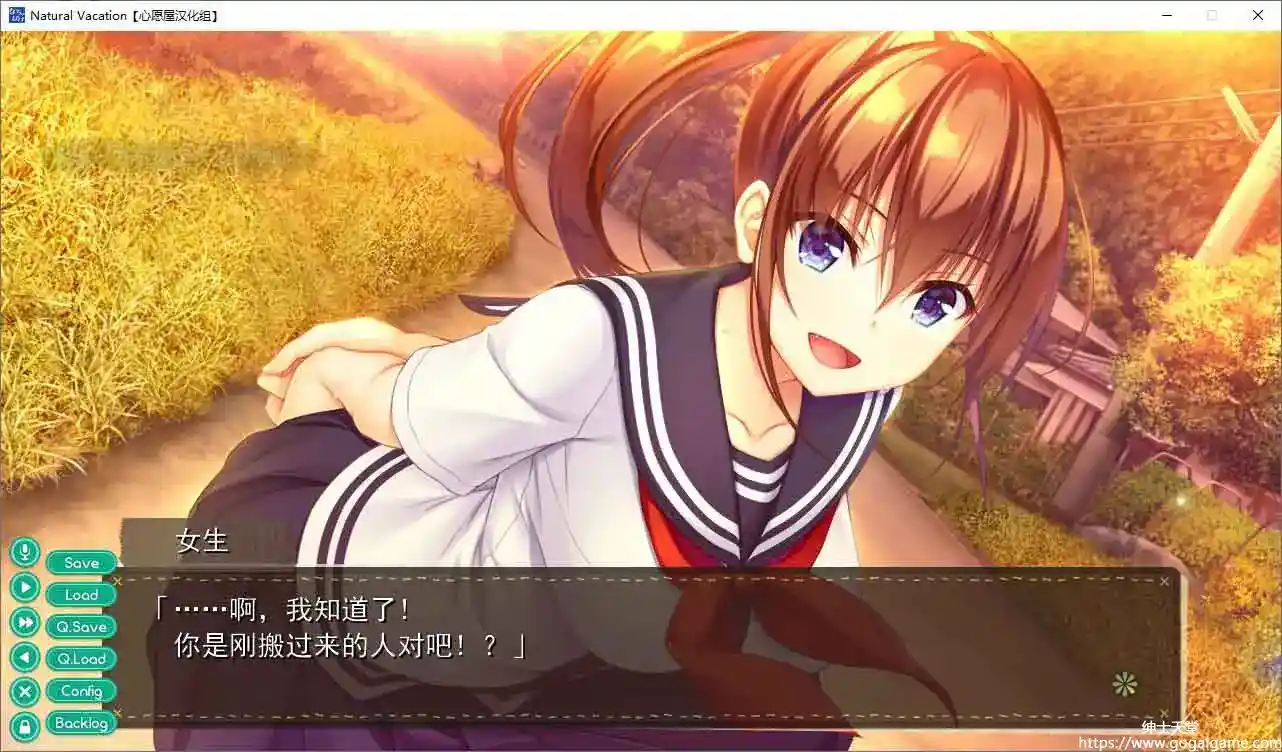The image size is (1282, 752).
Task: Toggle the textbox via its top-right x mark
Action: [1164, 580]
